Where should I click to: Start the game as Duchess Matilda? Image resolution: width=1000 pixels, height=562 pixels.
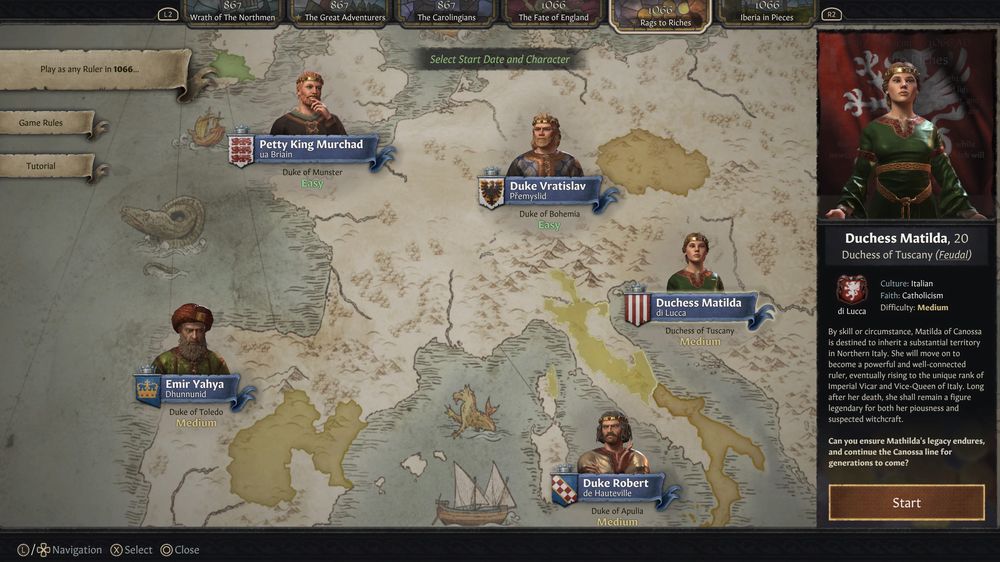906,502
